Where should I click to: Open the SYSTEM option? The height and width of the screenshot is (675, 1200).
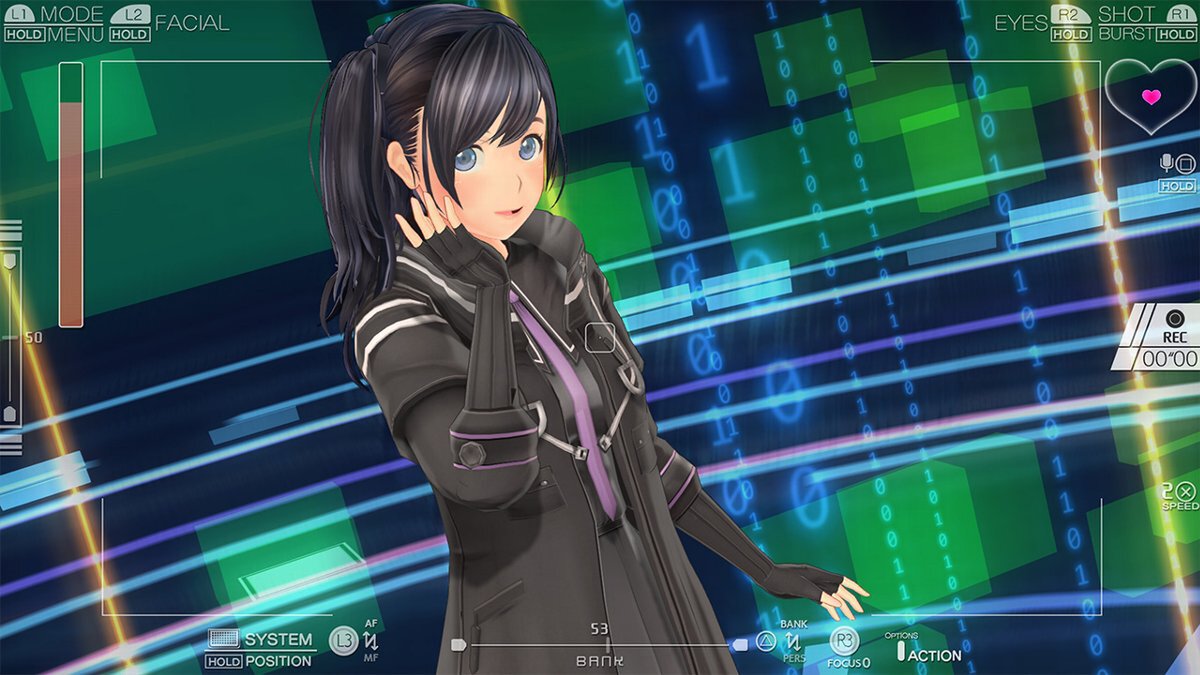click(x=278, y=639)
